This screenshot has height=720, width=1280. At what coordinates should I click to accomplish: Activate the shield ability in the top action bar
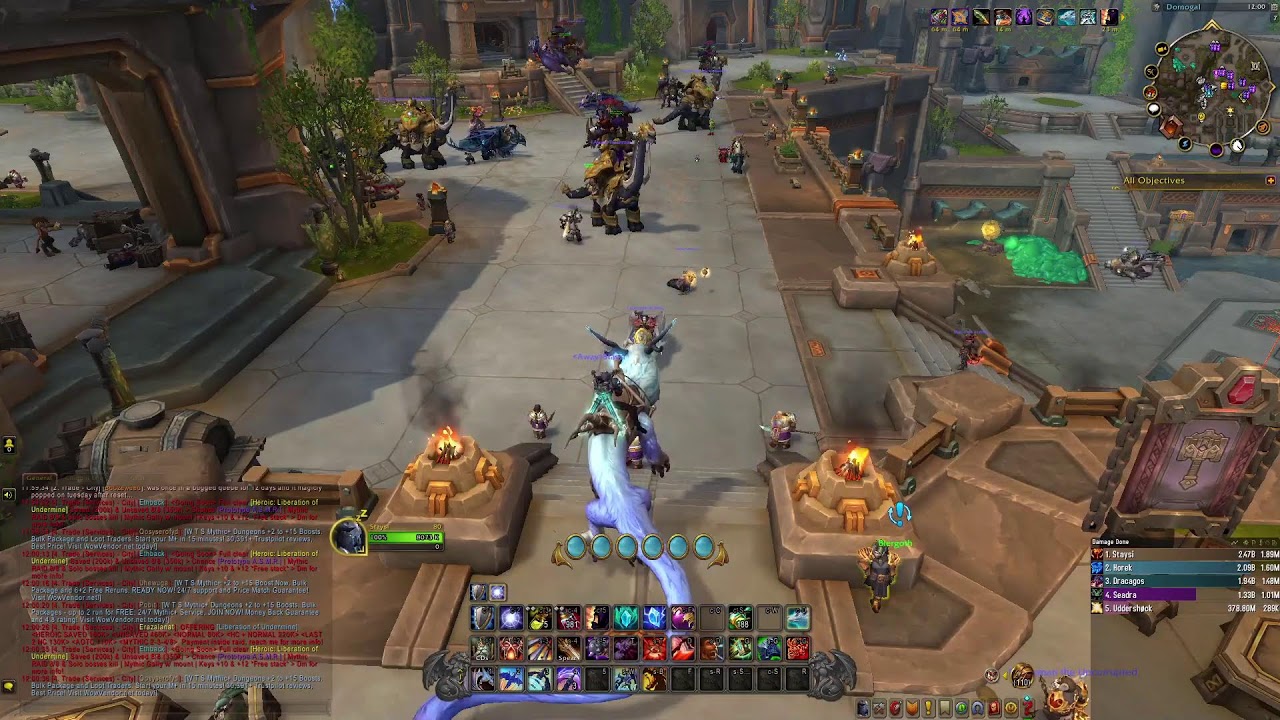483,619
